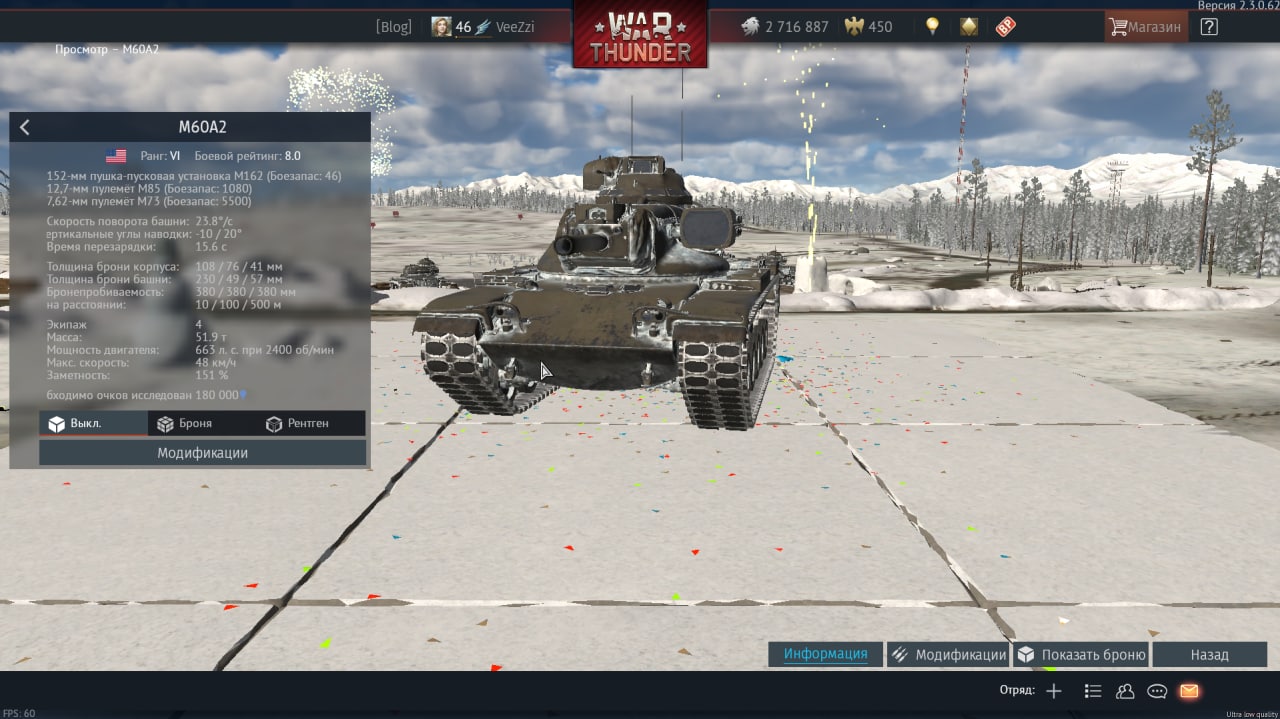Screen dimensions: 1280x719
Task: Click the War Thunder logo
Action: (x=640, y=36)
